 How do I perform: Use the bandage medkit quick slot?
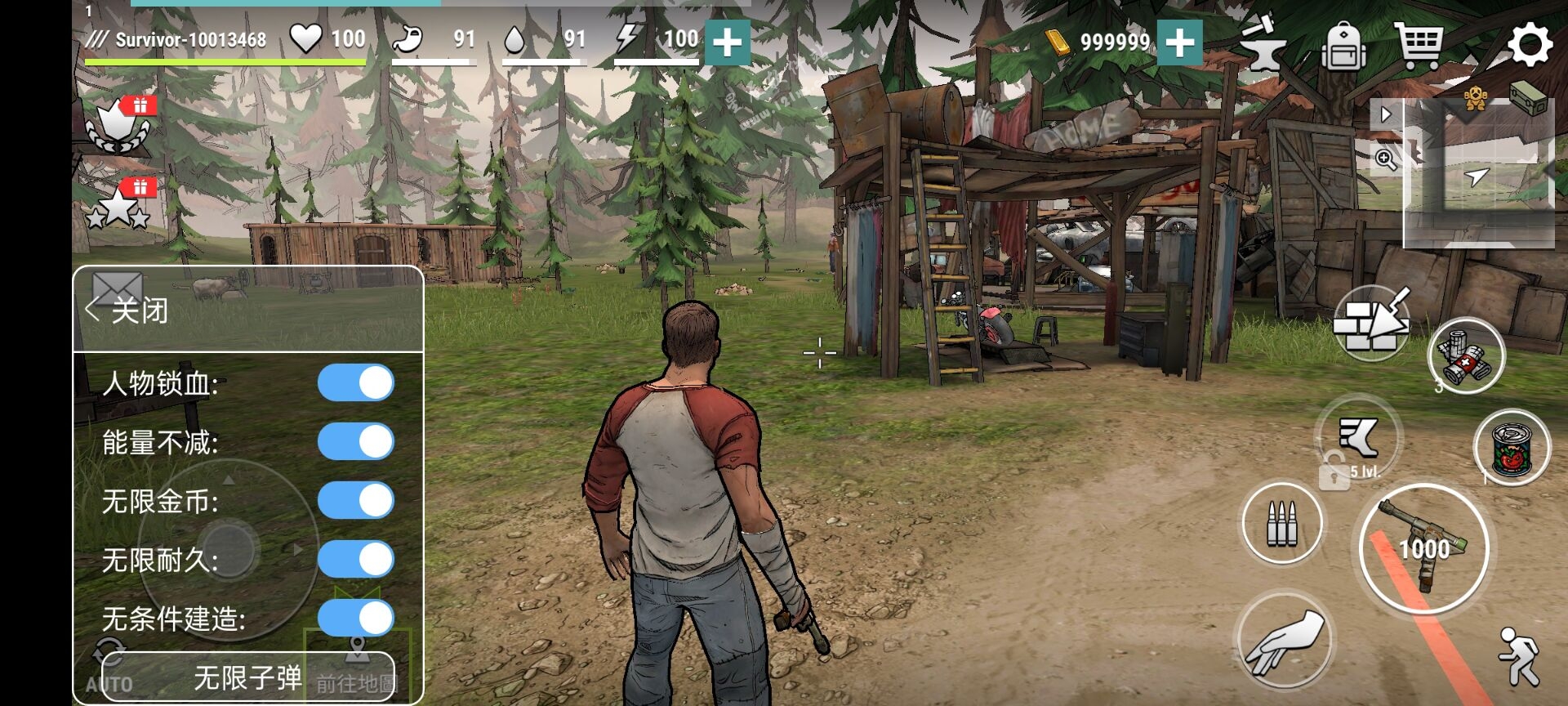pos(1466,357)
